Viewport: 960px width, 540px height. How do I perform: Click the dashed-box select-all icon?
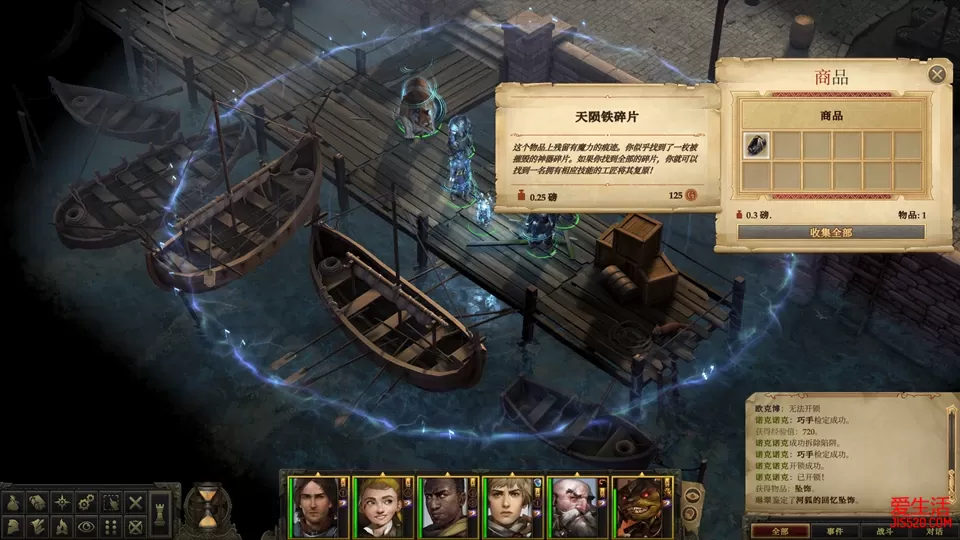pos(111,502)
